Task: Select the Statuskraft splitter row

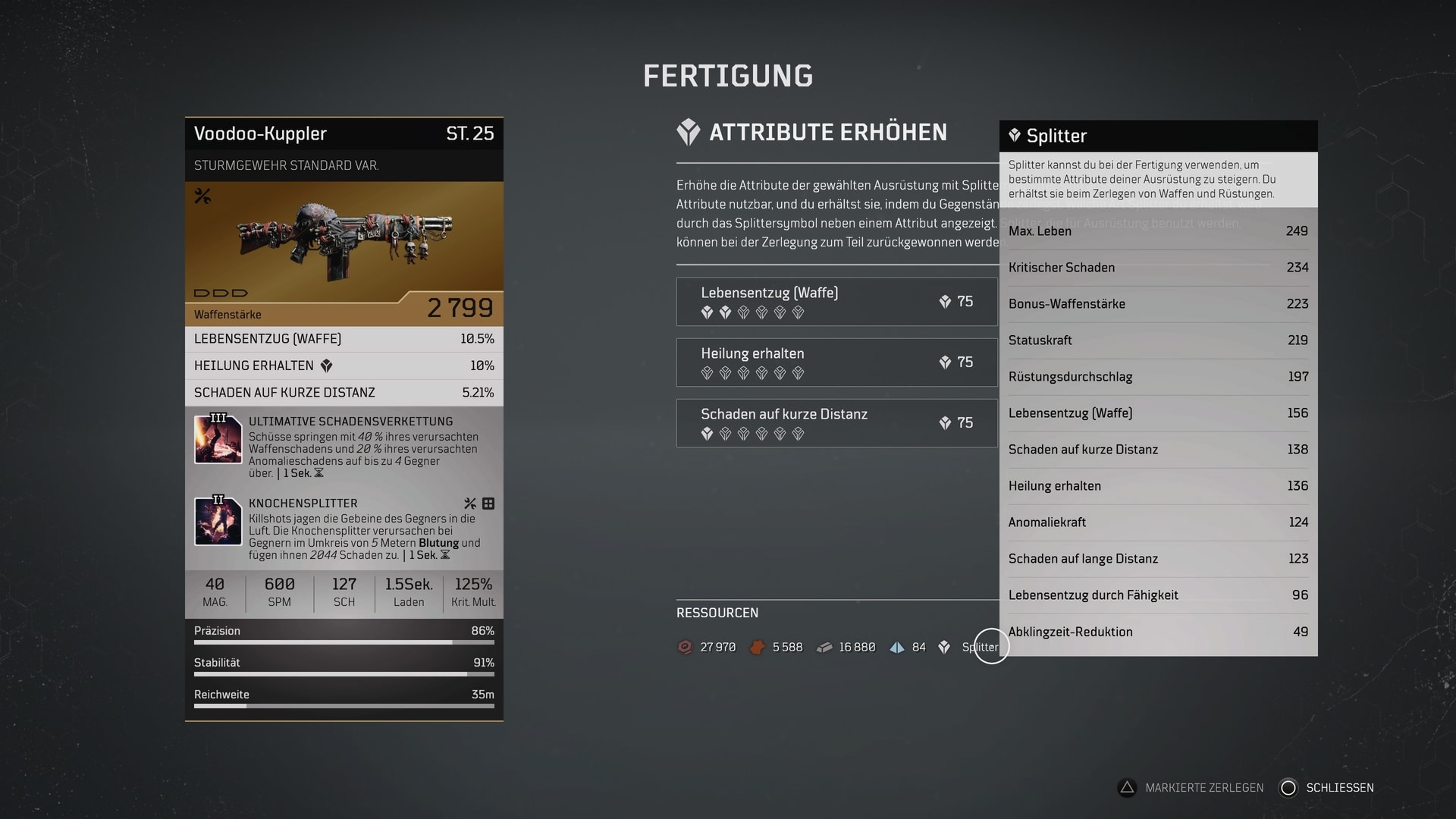Action: [x=1158, y=340]
